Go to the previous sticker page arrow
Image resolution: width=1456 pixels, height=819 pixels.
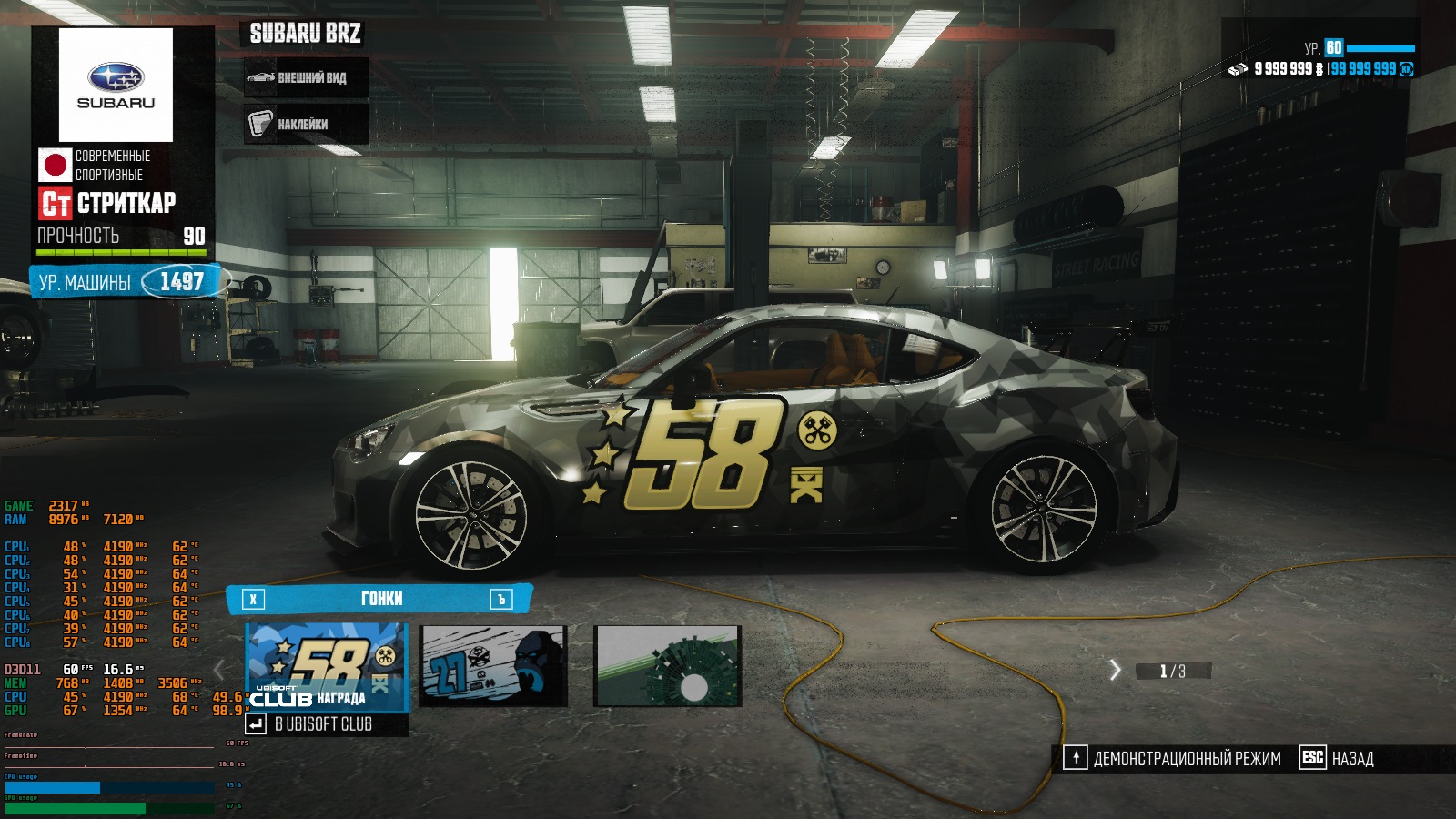[x=219, y=671]
